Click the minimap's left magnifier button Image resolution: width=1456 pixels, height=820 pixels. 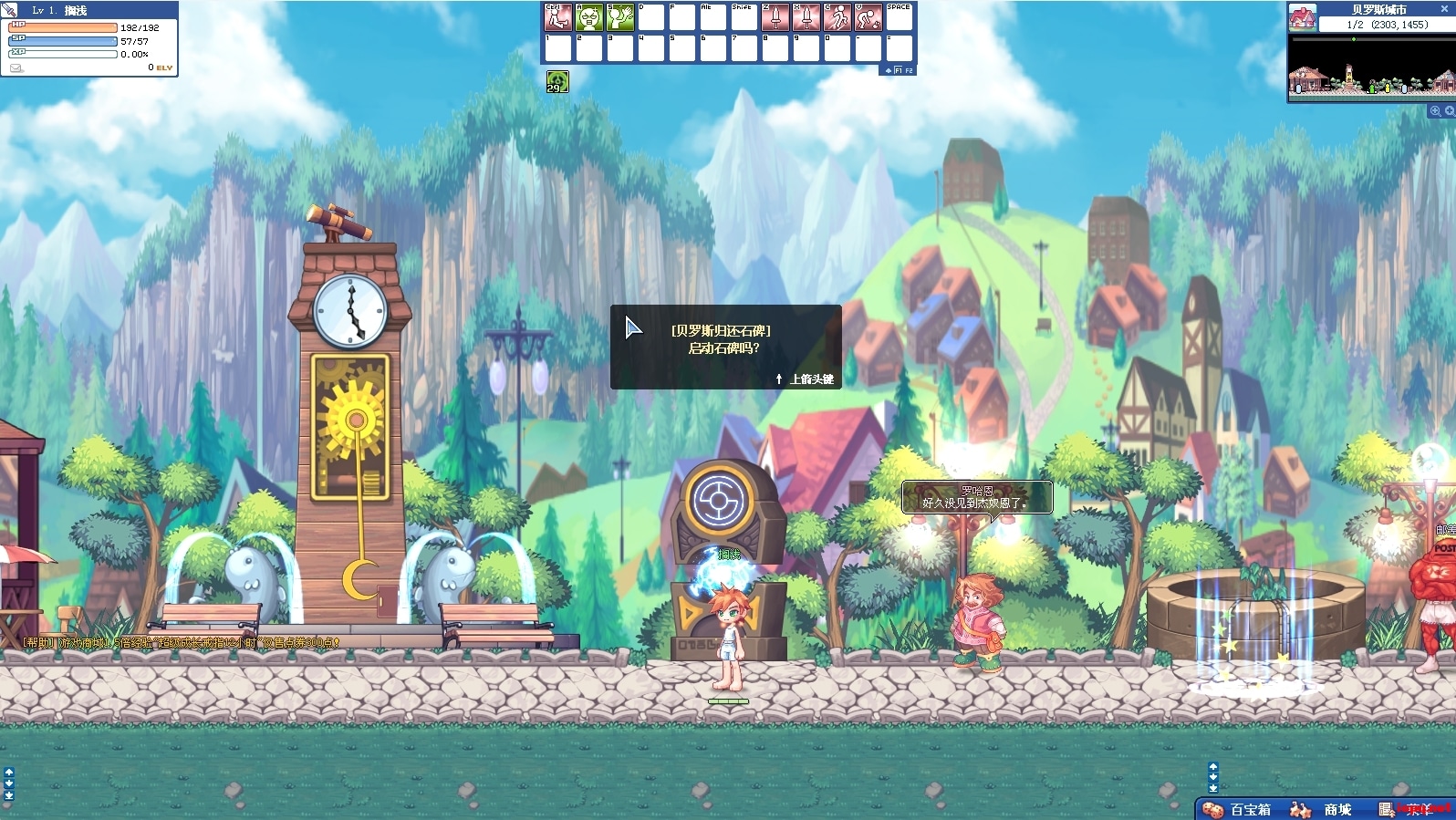1435,111
